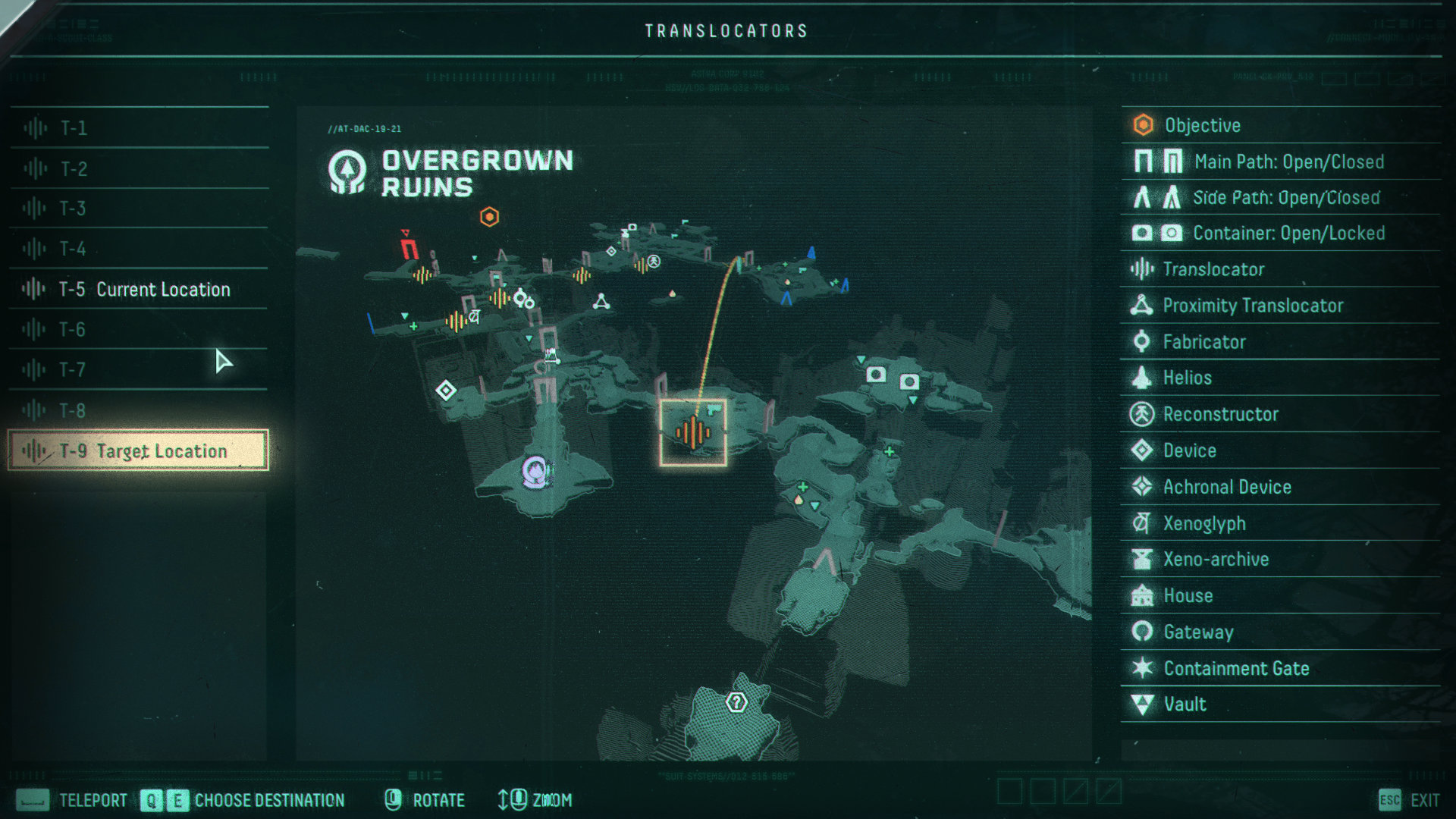This screenshot has height=819, width=1456.
Task: Select the T-4 translocator row
Action: [139, 249]
